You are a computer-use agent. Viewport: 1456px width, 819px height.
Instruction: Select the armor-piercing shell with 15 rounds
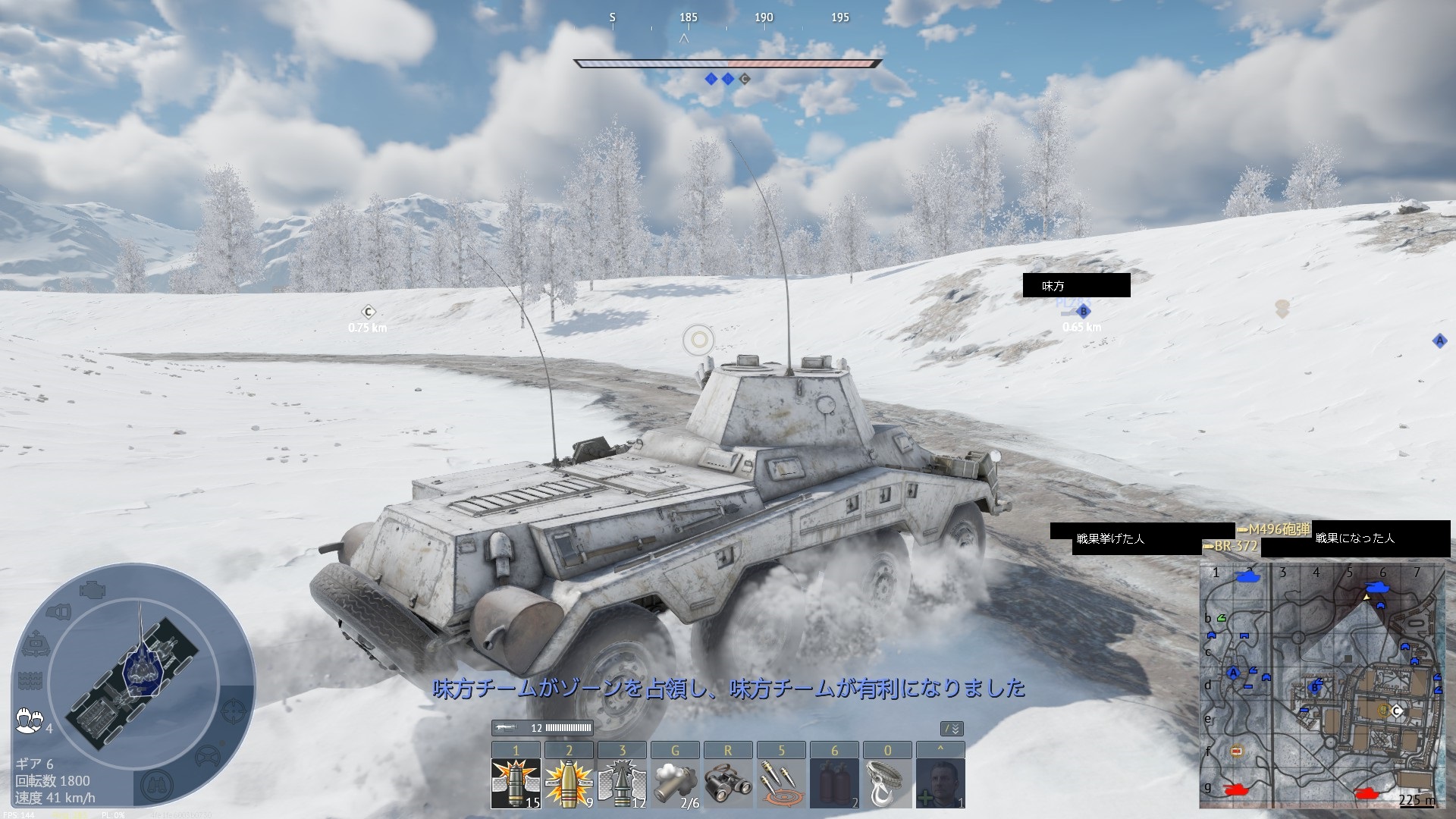coord(516,782)
